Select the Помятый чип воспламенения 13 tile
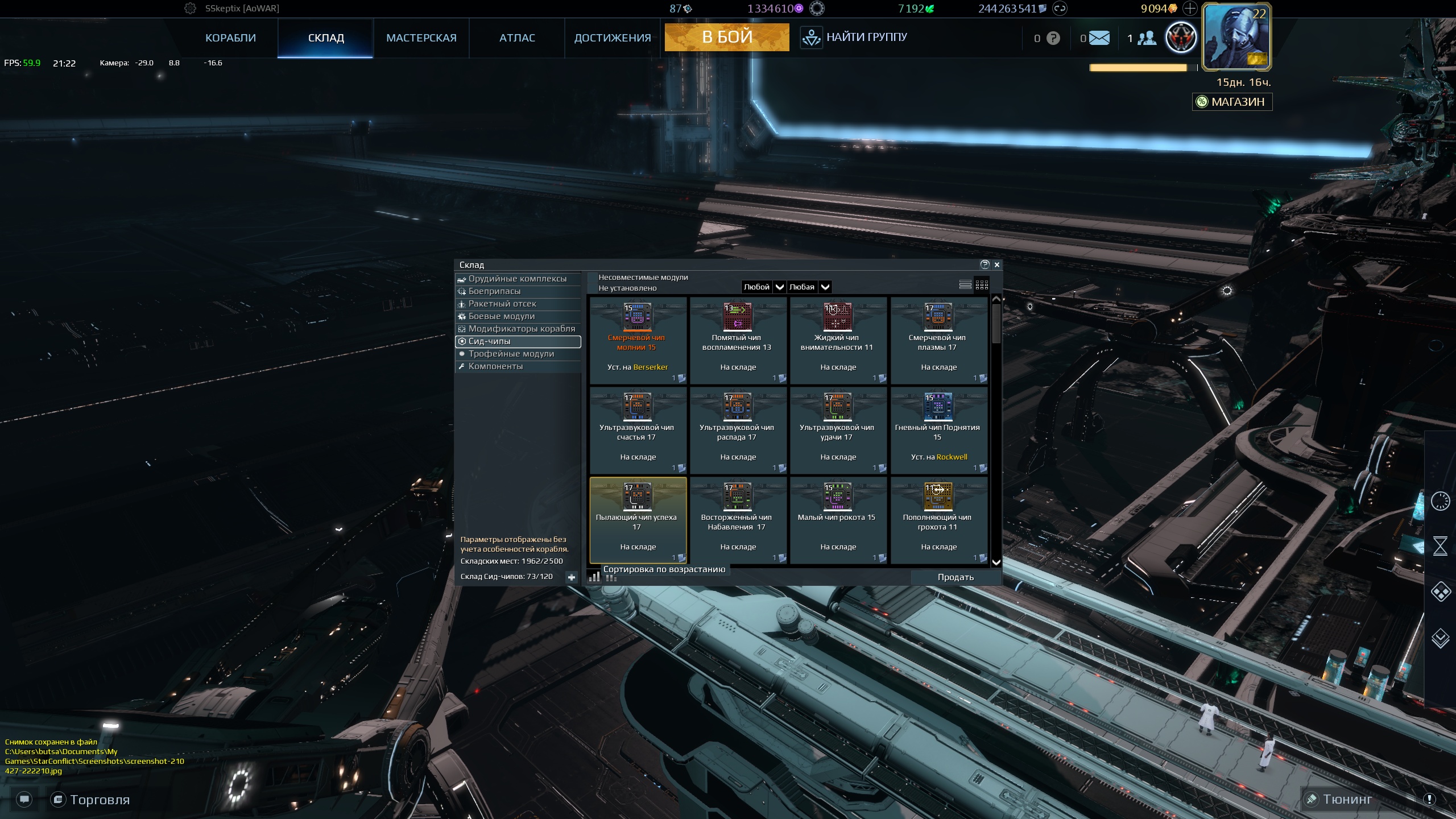This screenshot has width=1456, height=819. pyautogui.click(x=738, y=340)
